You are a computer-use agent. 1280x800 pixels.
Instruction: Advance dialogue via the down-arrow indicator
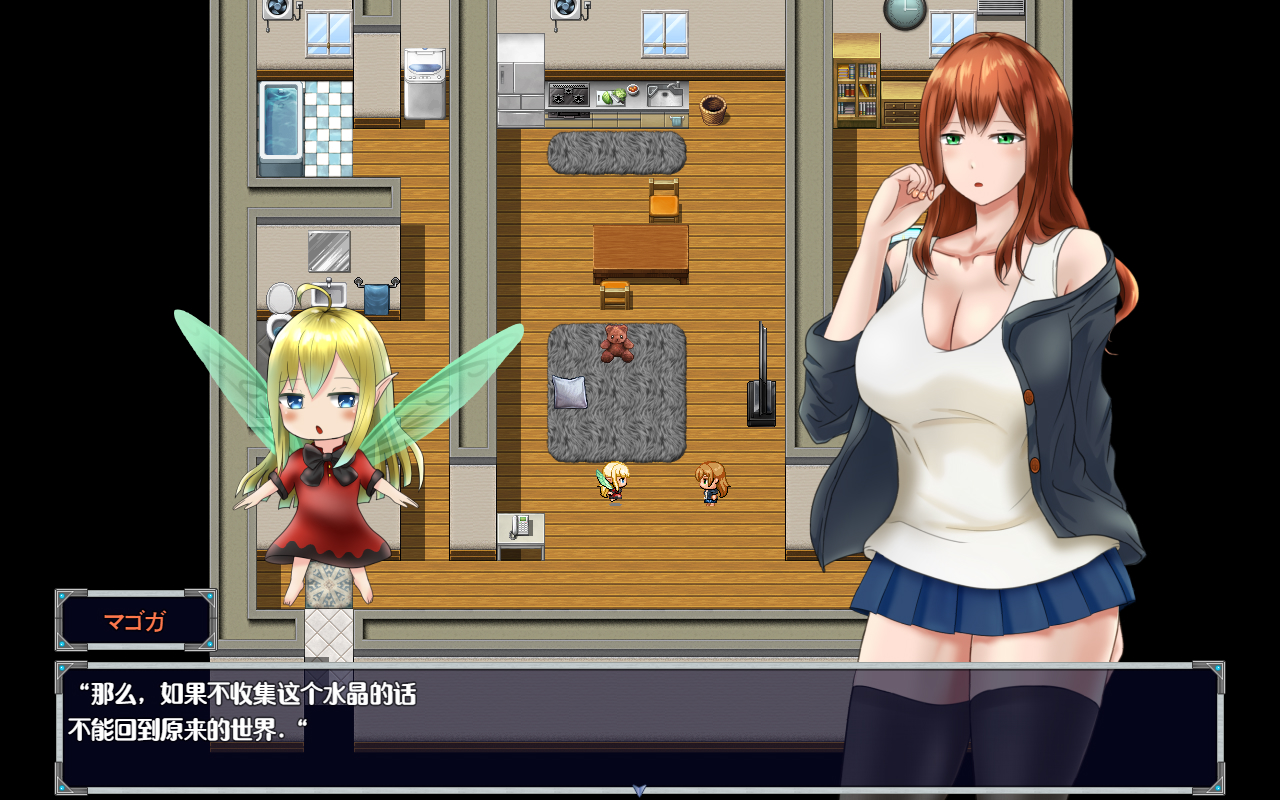[x=640, y=790]
